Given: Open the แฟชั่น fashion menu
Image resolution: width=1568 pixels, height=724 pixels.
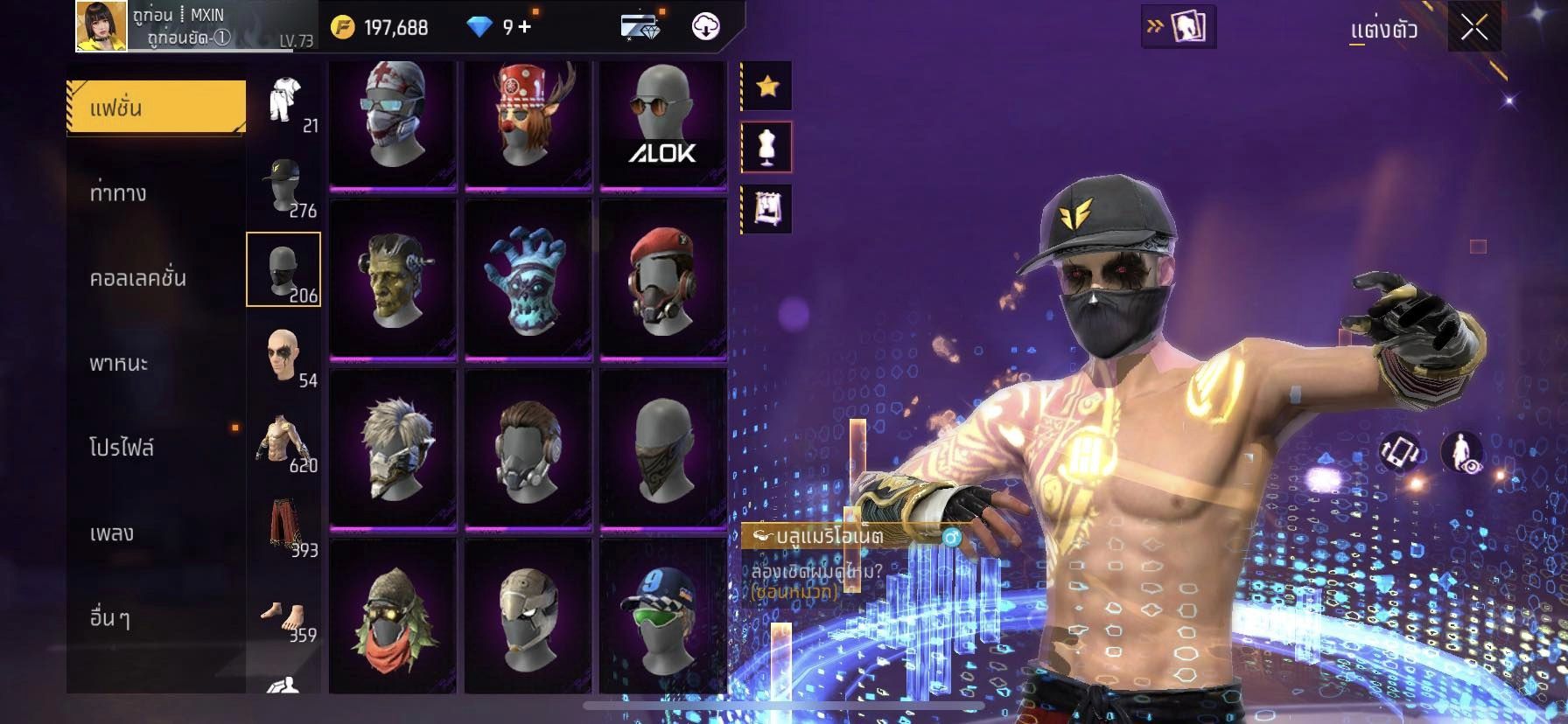Looking at the screenshot, I should tap(156, 108).
